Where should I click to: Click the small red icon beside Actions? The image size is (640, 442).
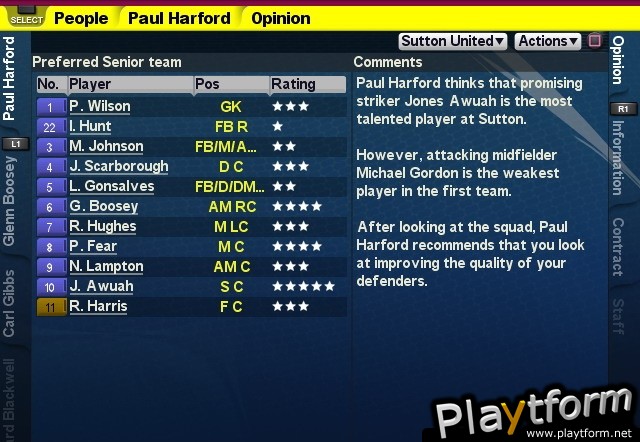595,41
